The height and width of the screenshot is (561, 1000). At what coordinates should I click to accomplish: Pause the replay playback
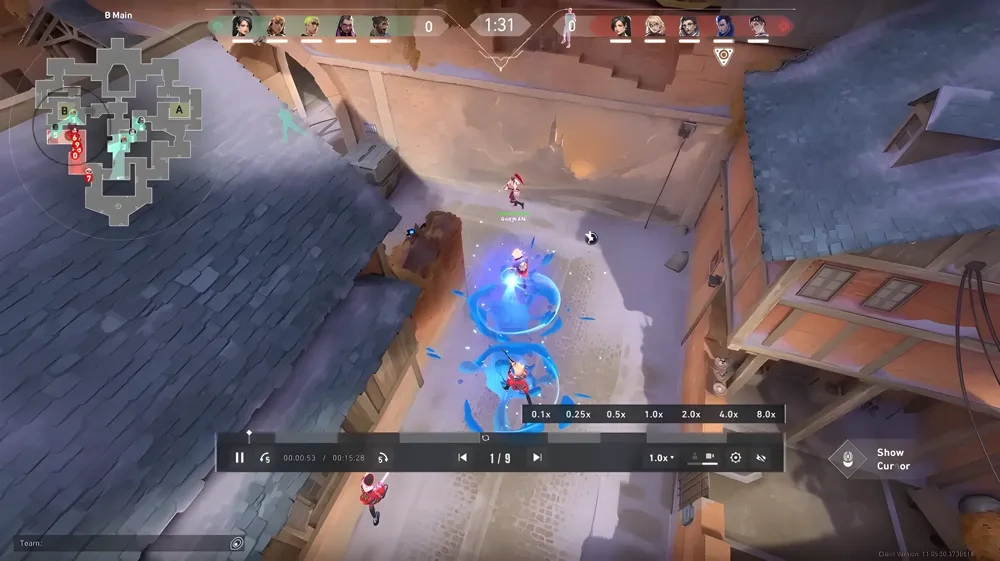(239, 458)
